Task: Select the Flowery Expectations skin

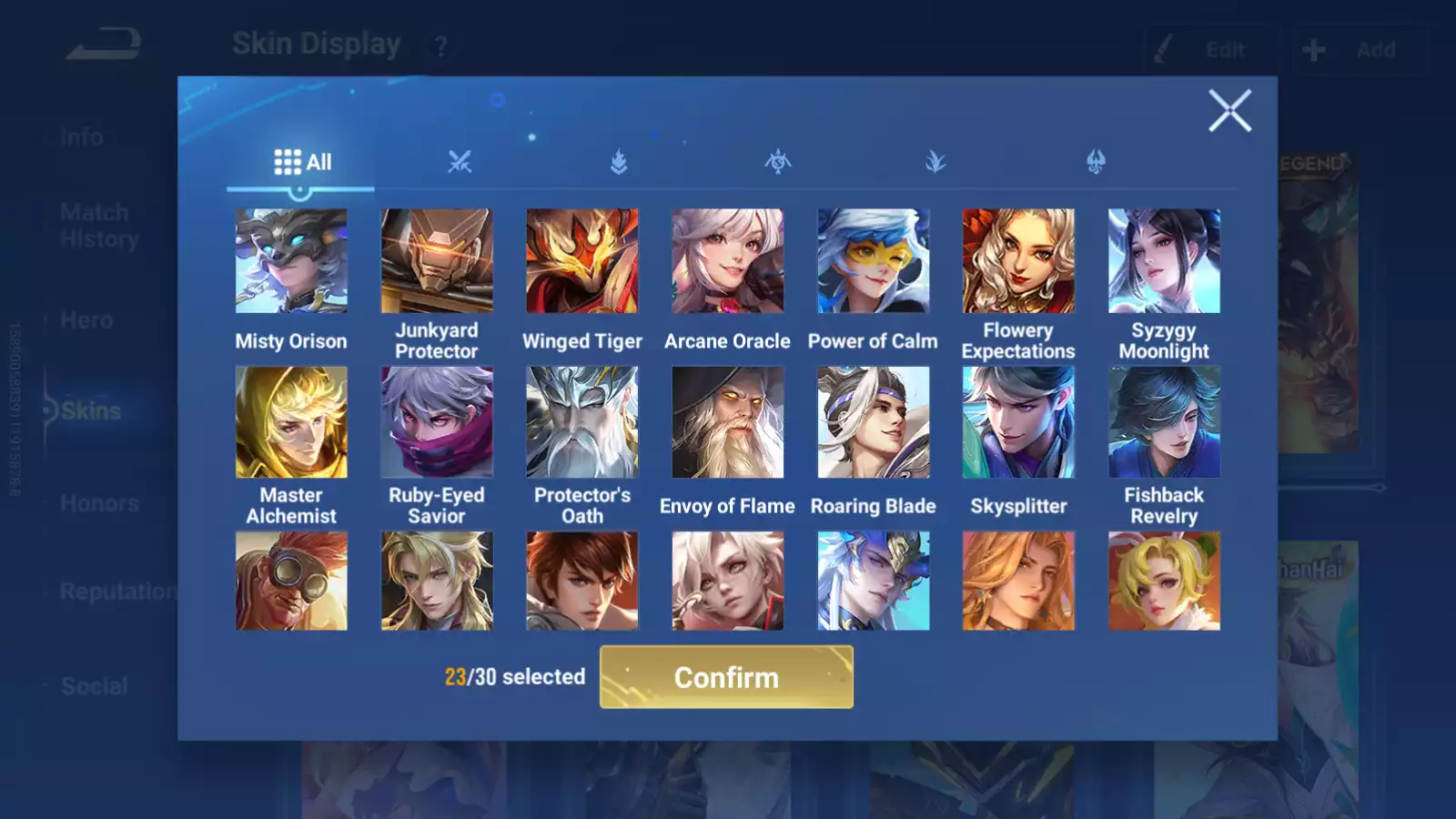Action: click(1018, 261)
